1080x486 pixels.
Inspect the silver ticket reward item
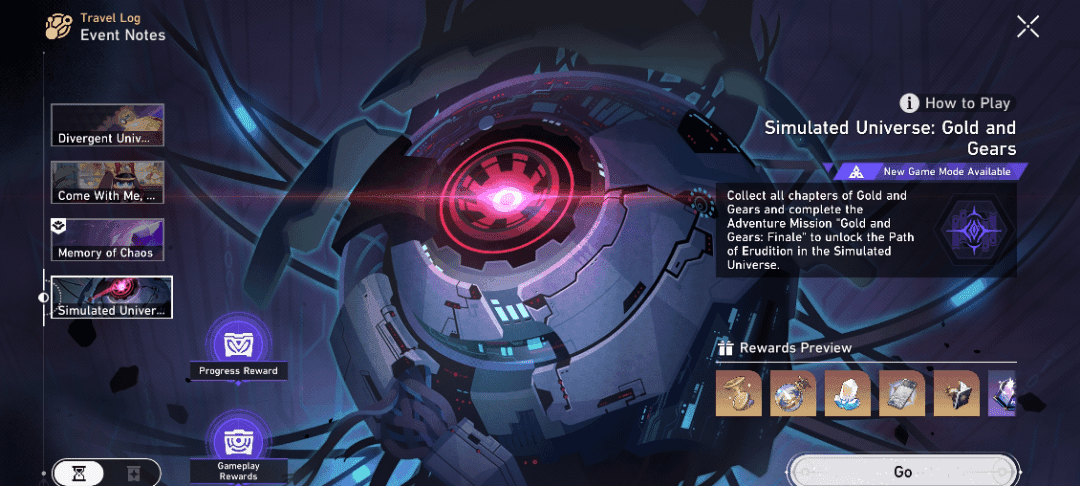(x=902, y=393)
